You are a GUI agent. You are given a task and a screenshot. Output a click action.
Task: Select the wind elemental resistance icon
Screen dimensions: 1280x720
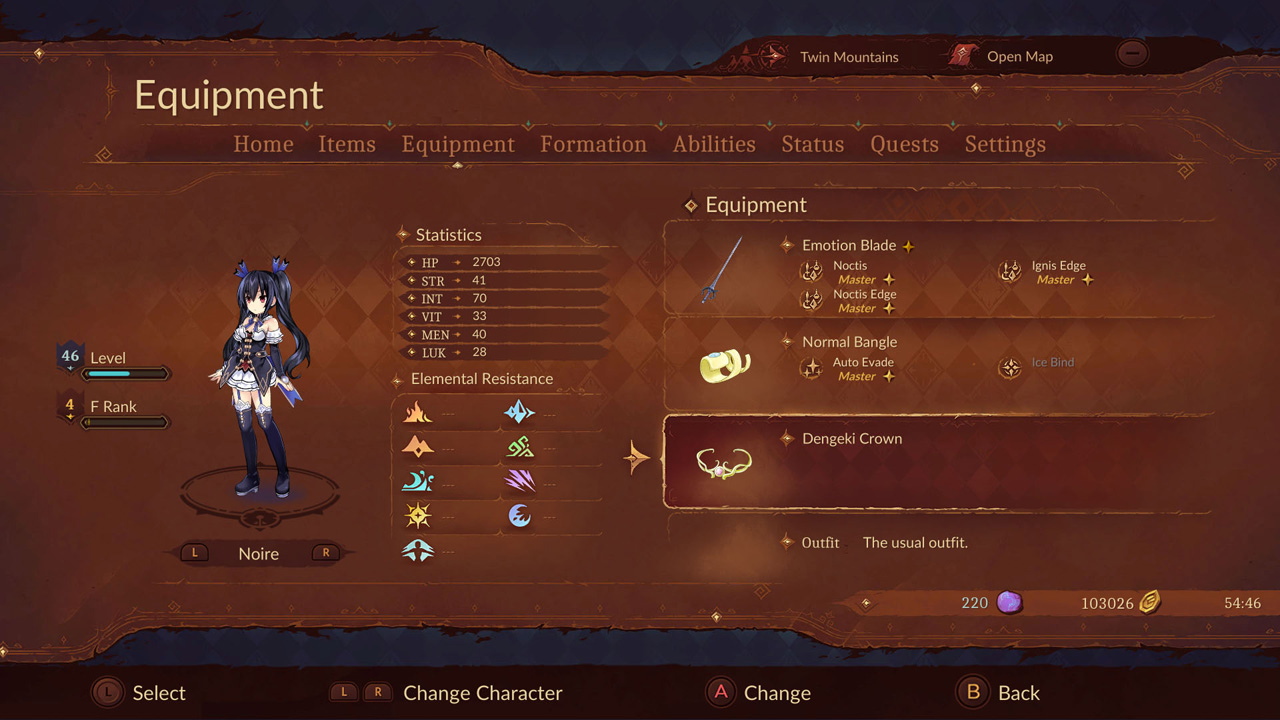[x=418, y=549]
